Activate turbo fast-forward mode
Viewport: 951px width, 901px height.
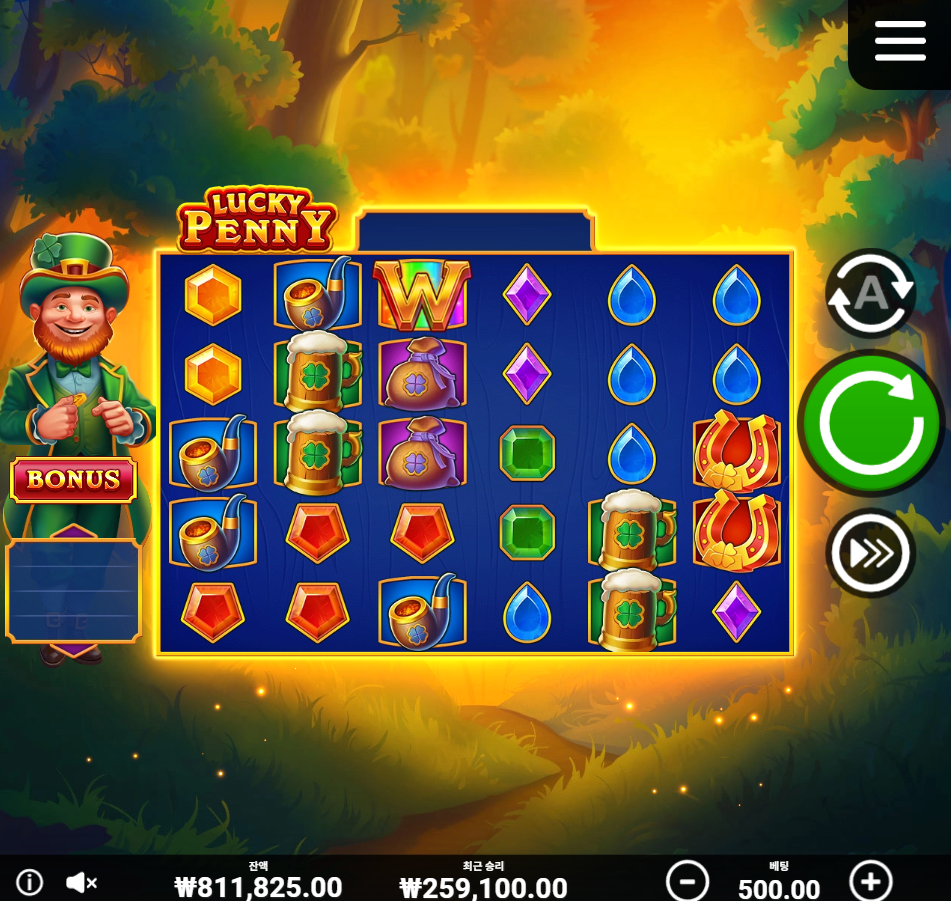870,552
